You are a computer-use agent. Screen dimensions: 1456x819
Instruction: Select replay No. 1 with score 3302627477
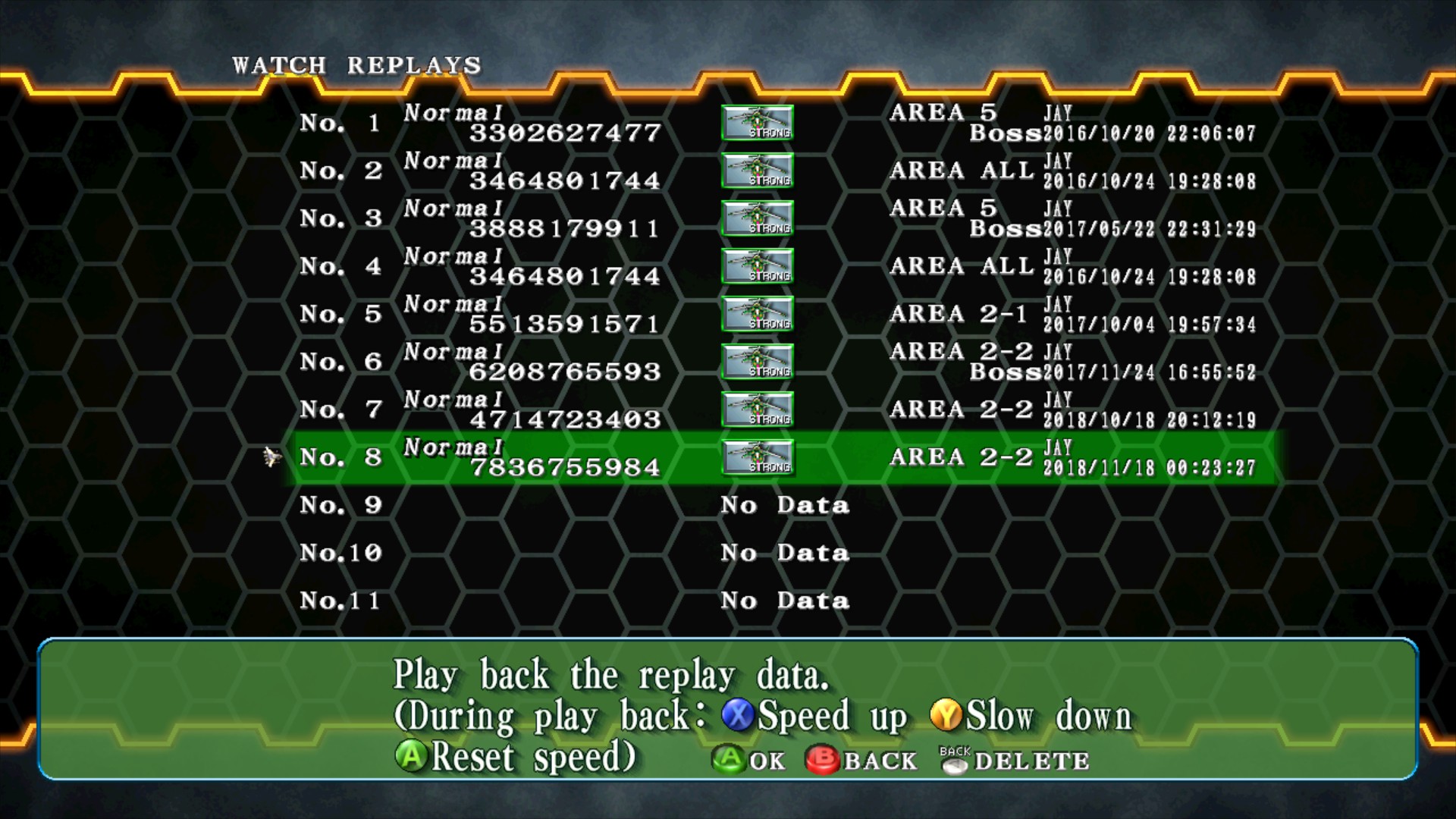(781, 124)
